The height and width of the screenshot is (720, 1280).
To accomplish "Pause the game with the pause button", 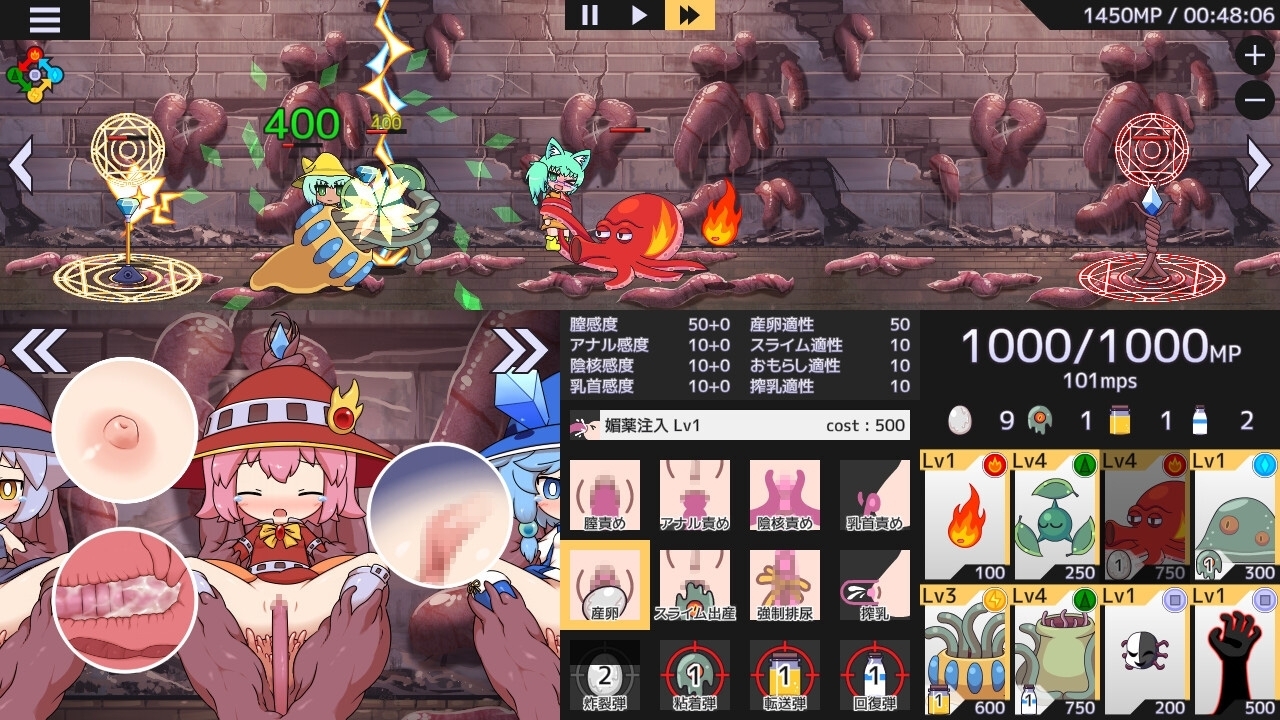I will click(x=589, y=16).
